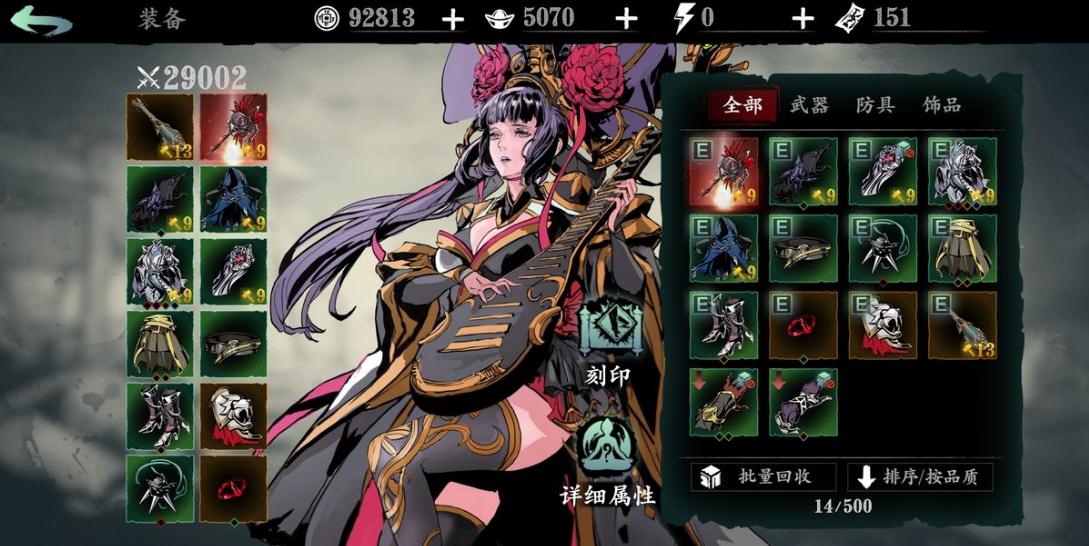Screen dimensions: 1089x546
Task: Change sorting with 排序/按品质
Action: (x=920, y=477)
